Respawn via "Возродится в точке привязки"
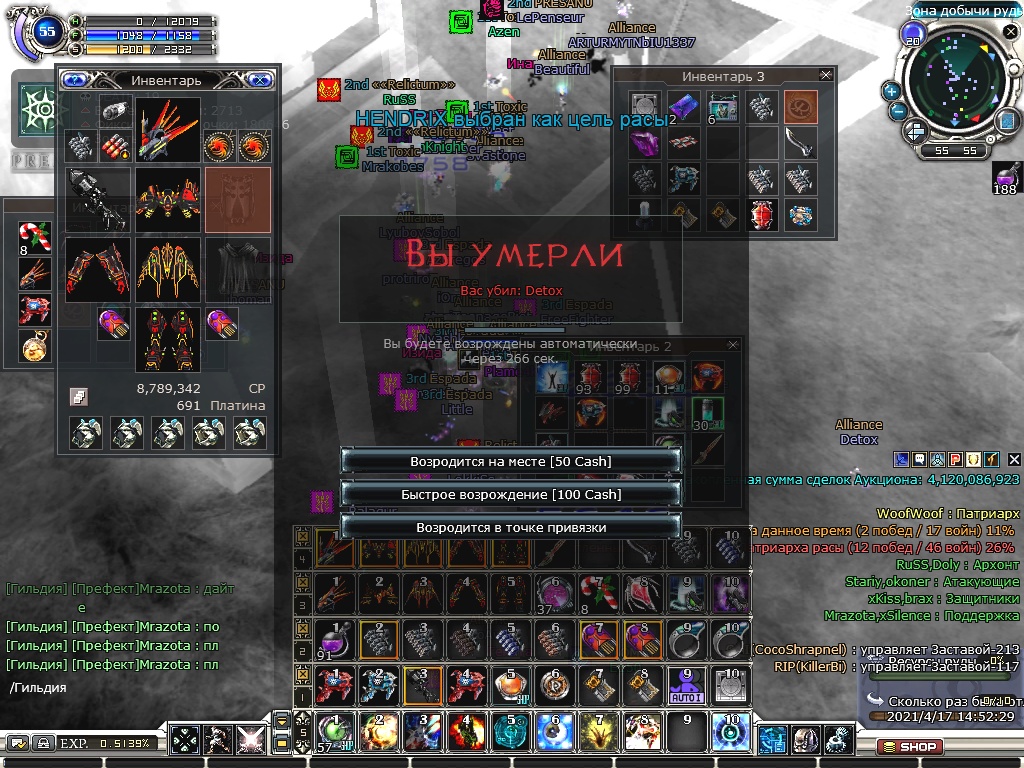Viewport: 1024px width, 768px height. (x=510, y=527)
